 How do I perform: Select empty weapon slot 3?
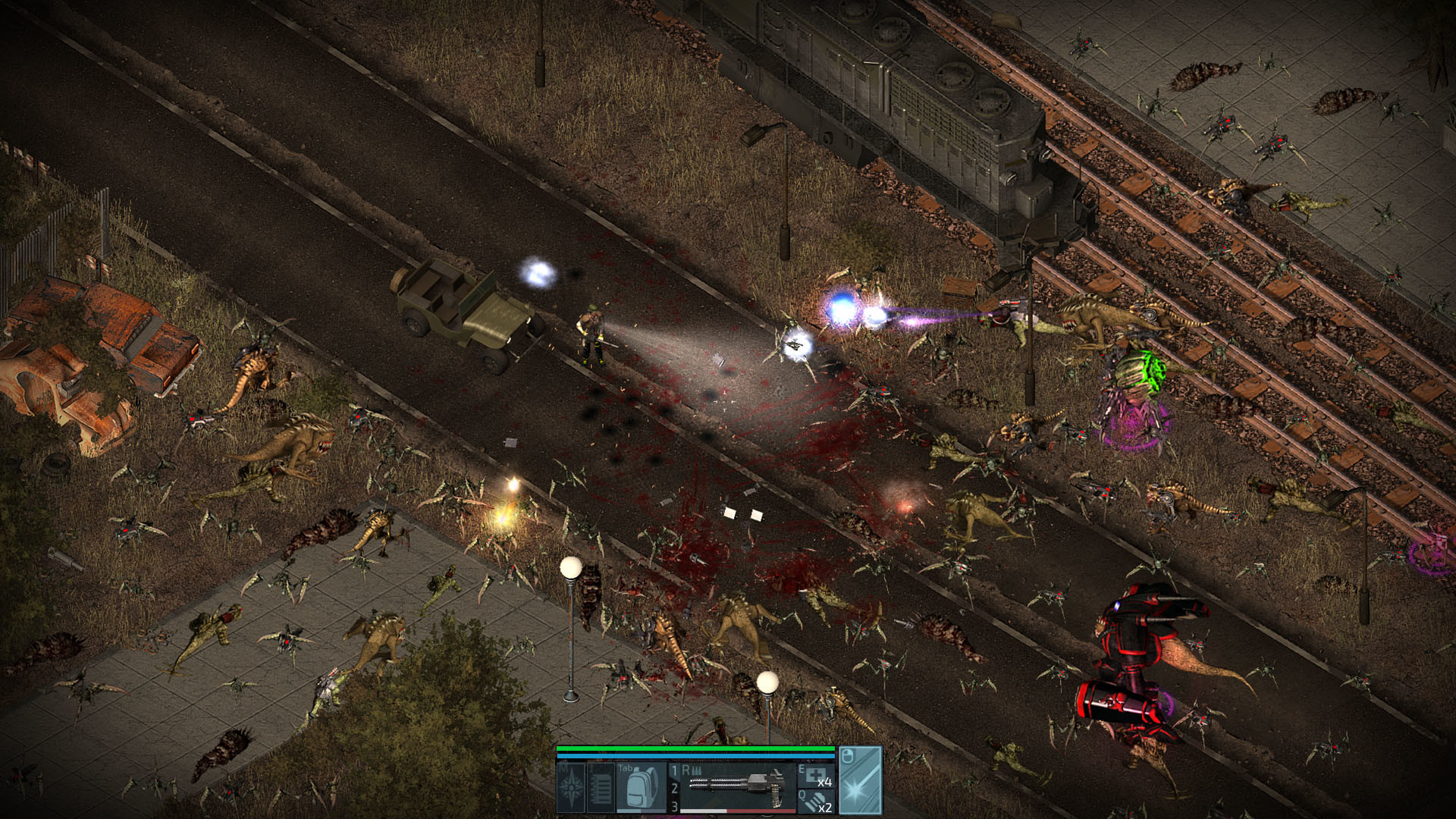[x=674, y=808]
